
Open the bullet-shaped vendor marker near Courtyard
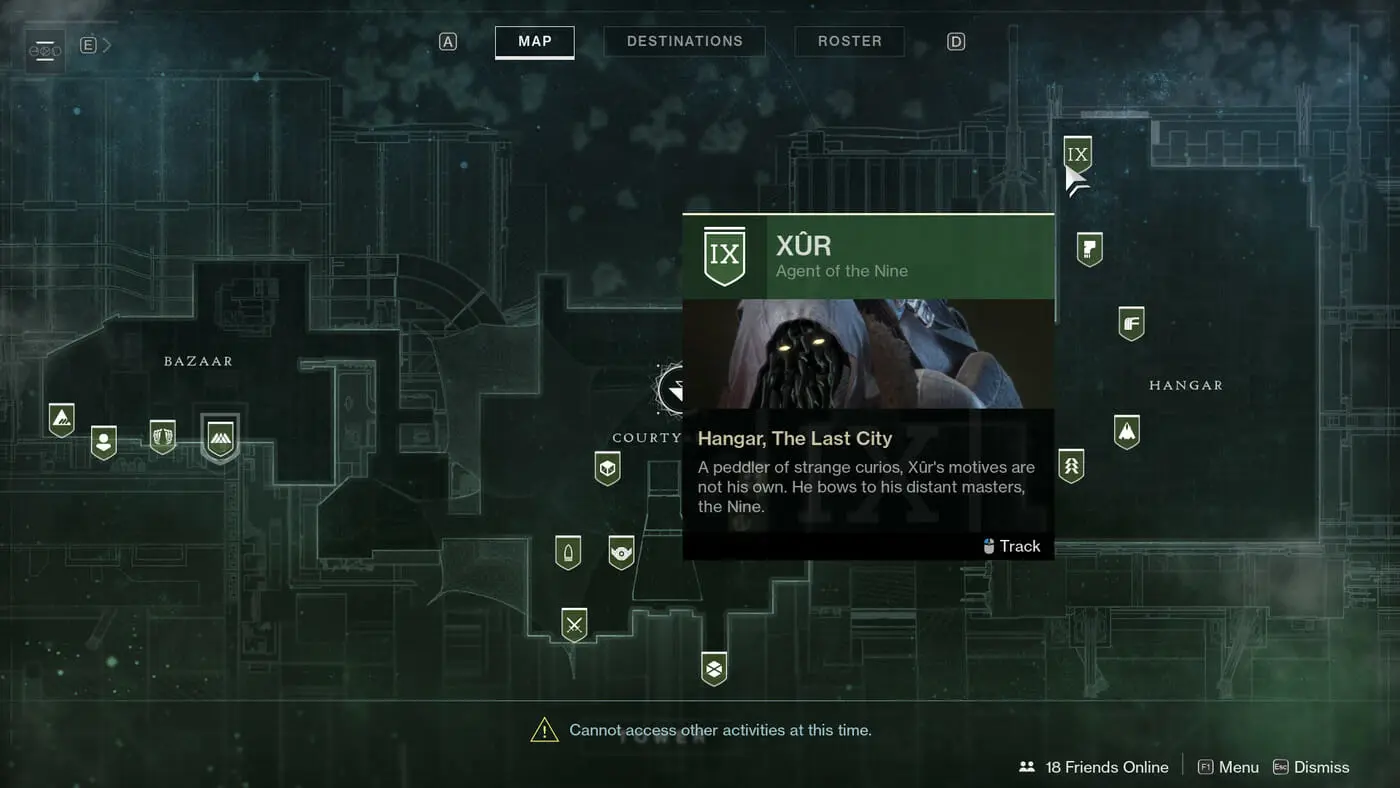coord(568,550)
